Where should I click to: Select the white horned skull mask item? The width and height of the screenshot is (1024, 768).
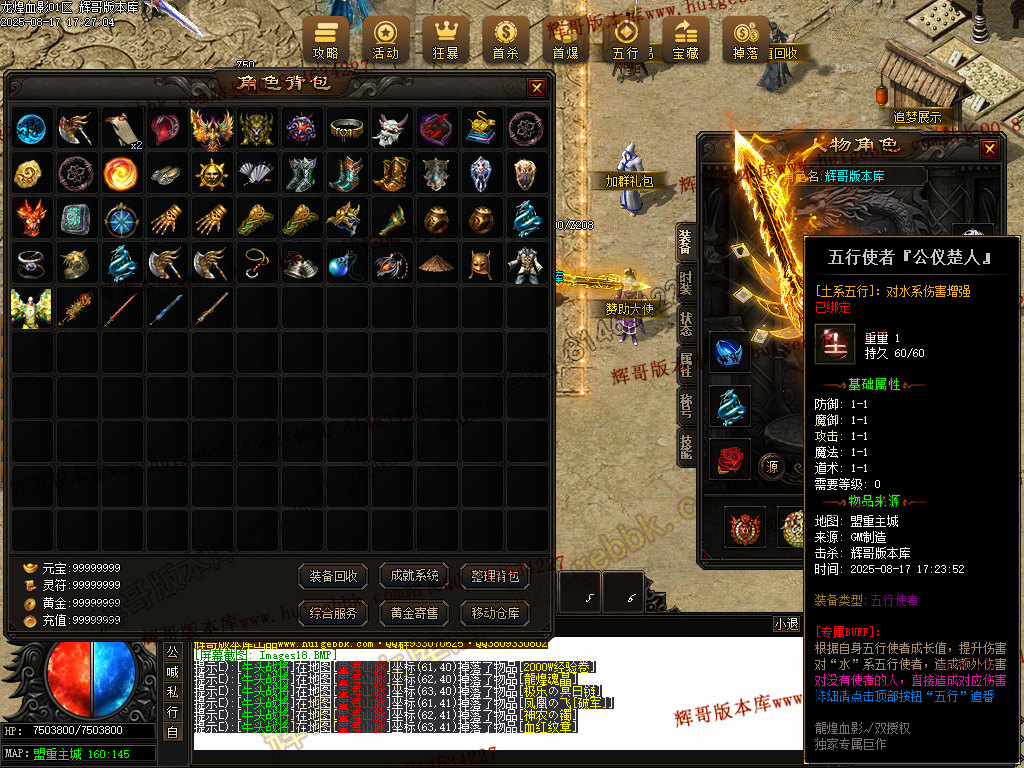coord(391,129)
